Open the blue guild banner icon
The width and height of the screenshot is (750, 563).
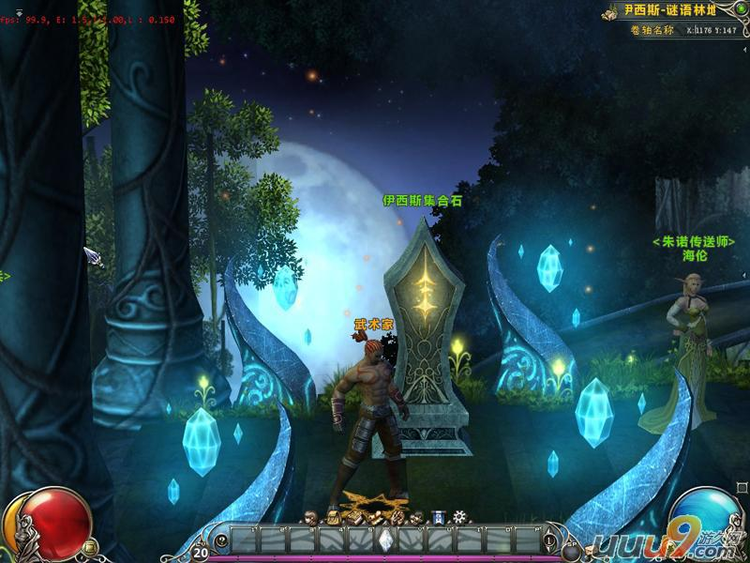[x=438, y=518]
